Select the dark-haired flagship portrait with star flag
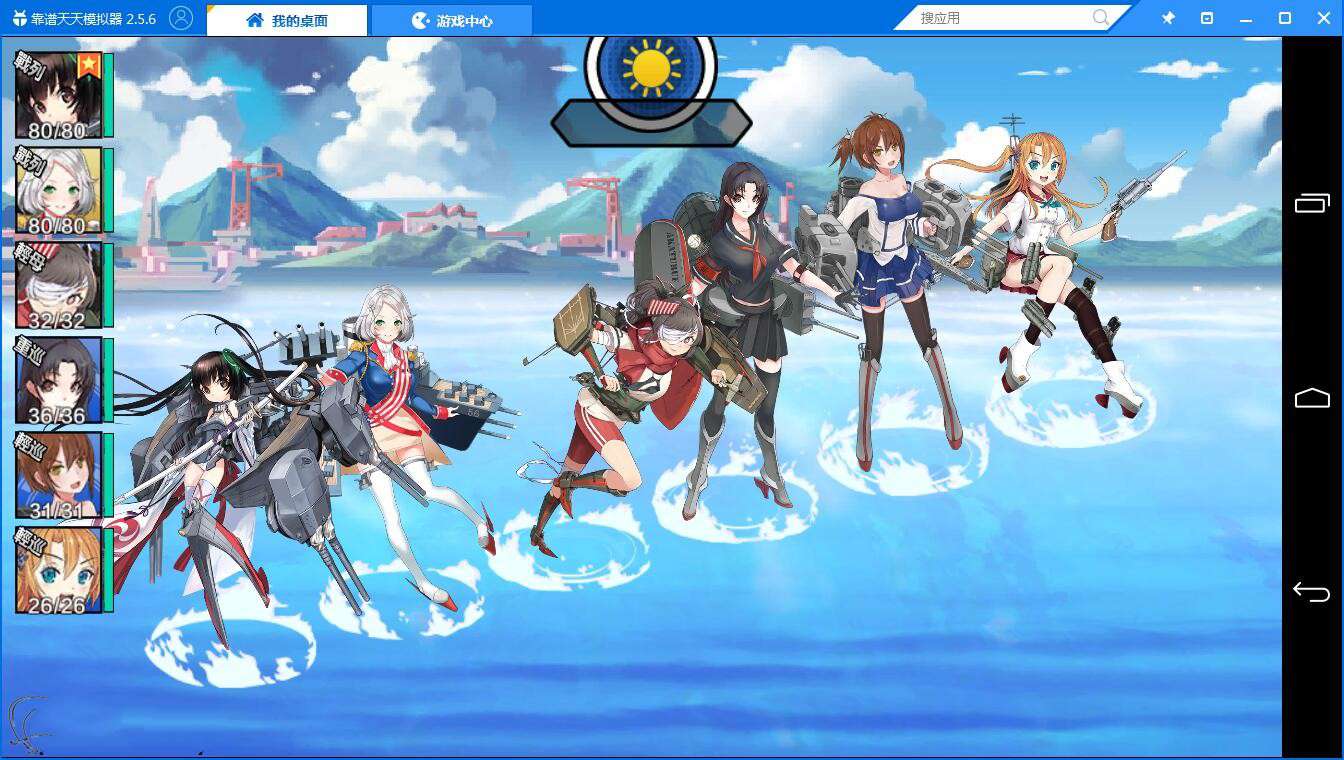Screen dimensions: 1344x760 point(58,95)
